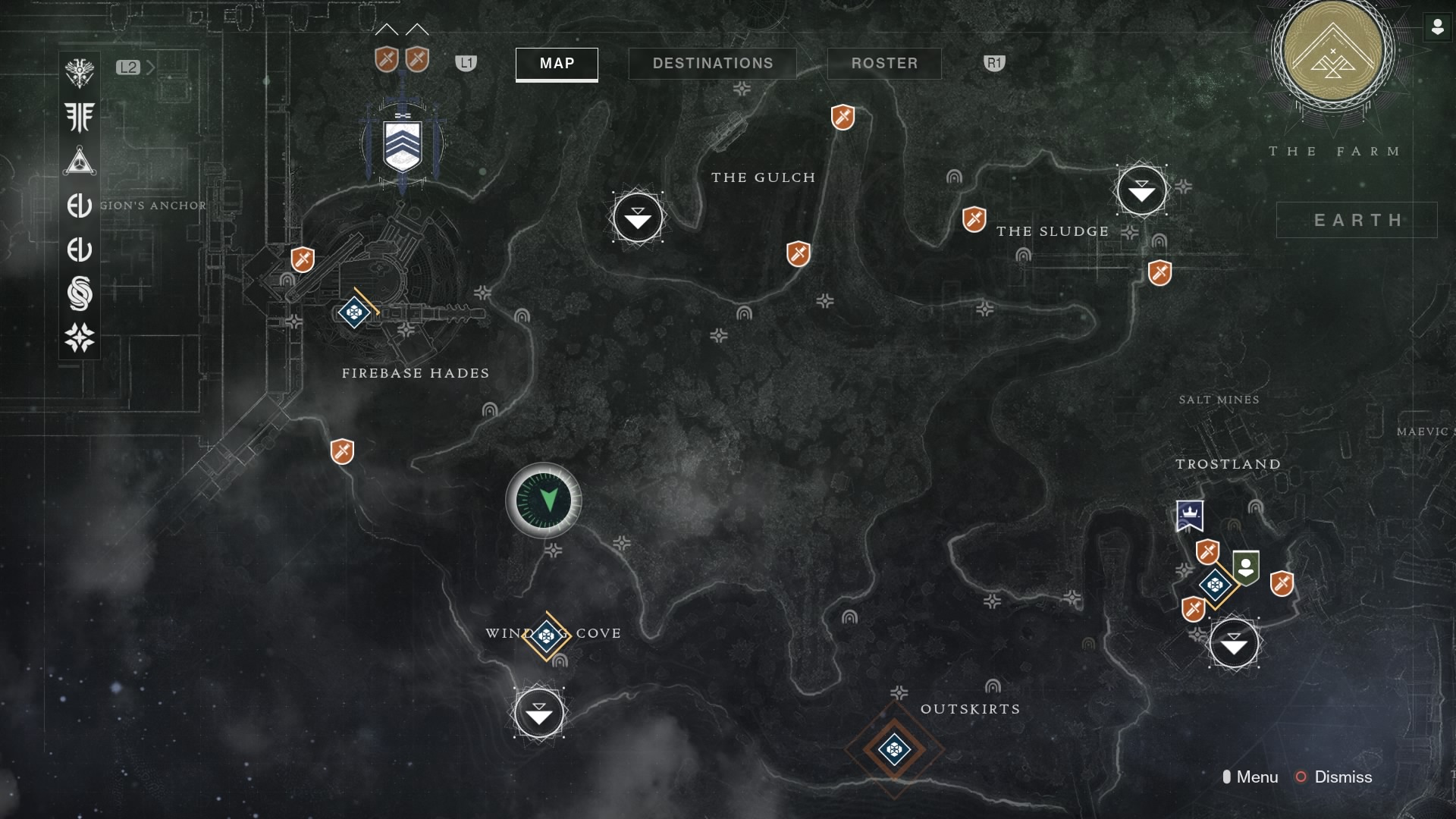Screen dimensions: 1456x819
Task: Click the crown flashpoint banner above Trostland
Action: pos(1189,515)
